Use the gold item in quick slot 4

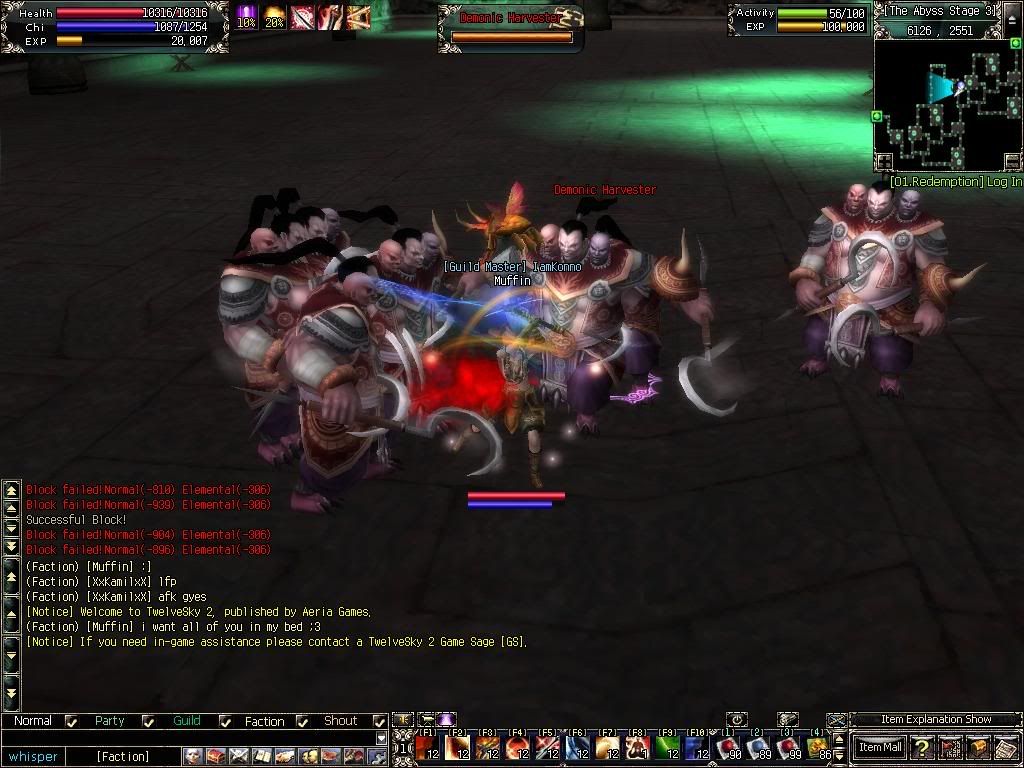point(818,747)
